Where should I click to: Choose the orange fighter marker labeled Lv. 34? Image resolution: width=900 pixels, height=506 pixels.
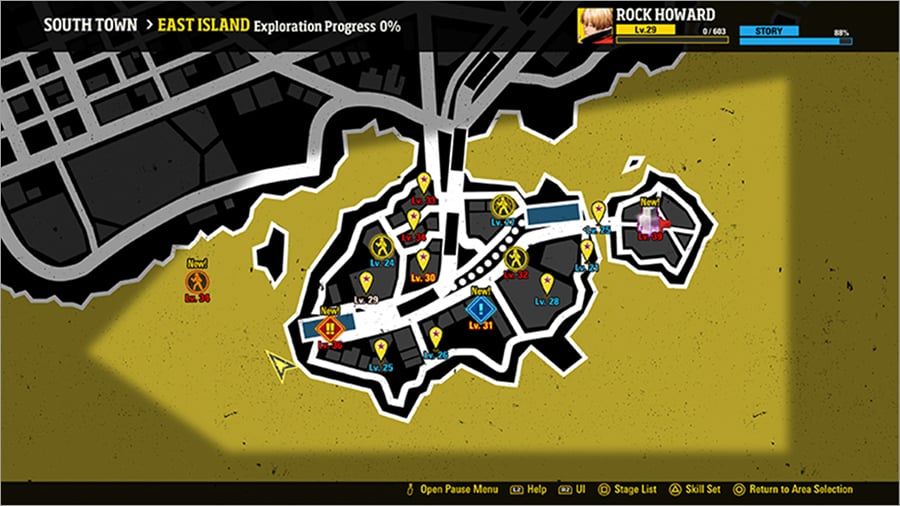click(197, 279)
